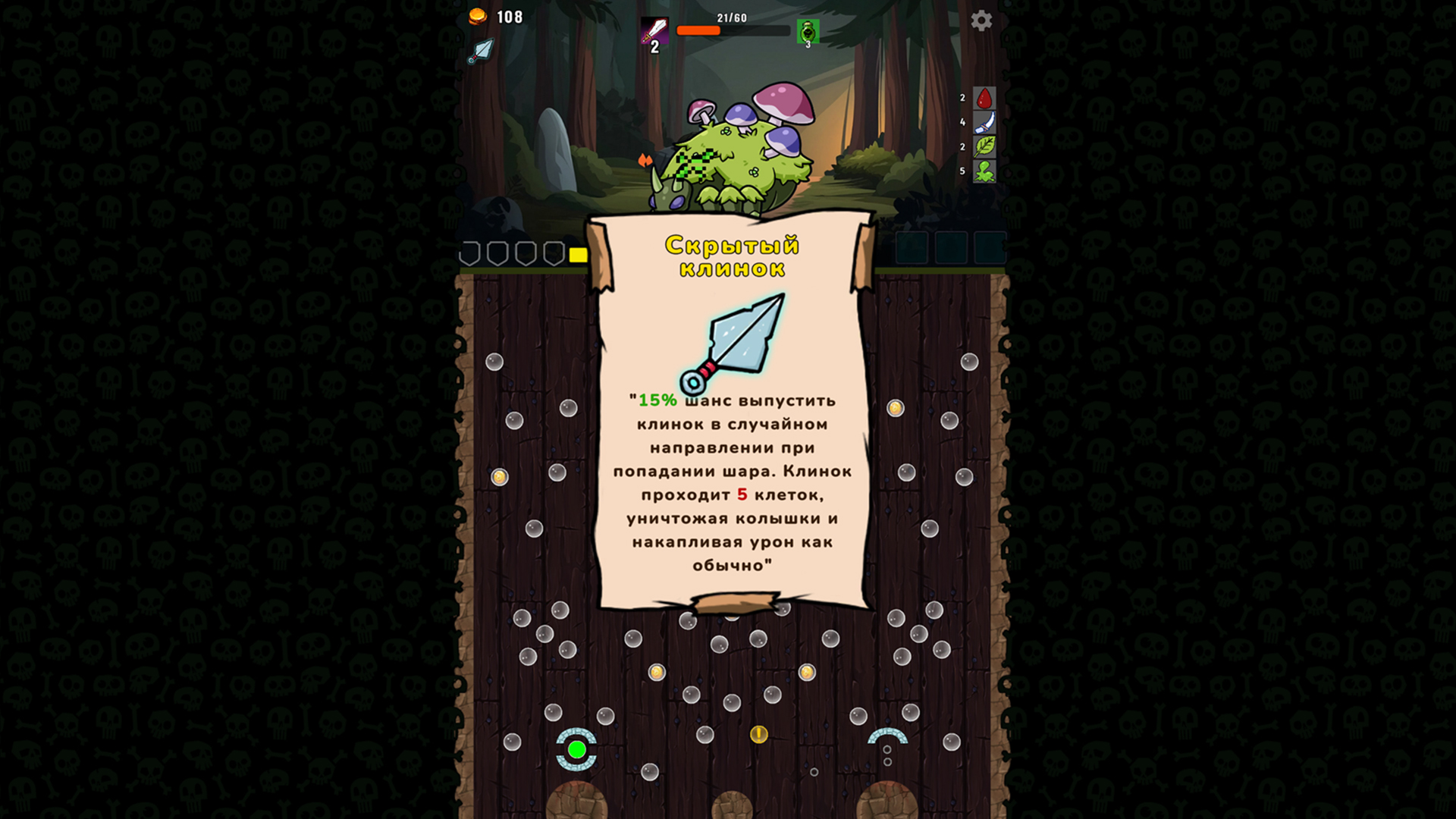1456x819 pixels.
Task: Select the red blood drop status icon
Action: tap(984, 98)
